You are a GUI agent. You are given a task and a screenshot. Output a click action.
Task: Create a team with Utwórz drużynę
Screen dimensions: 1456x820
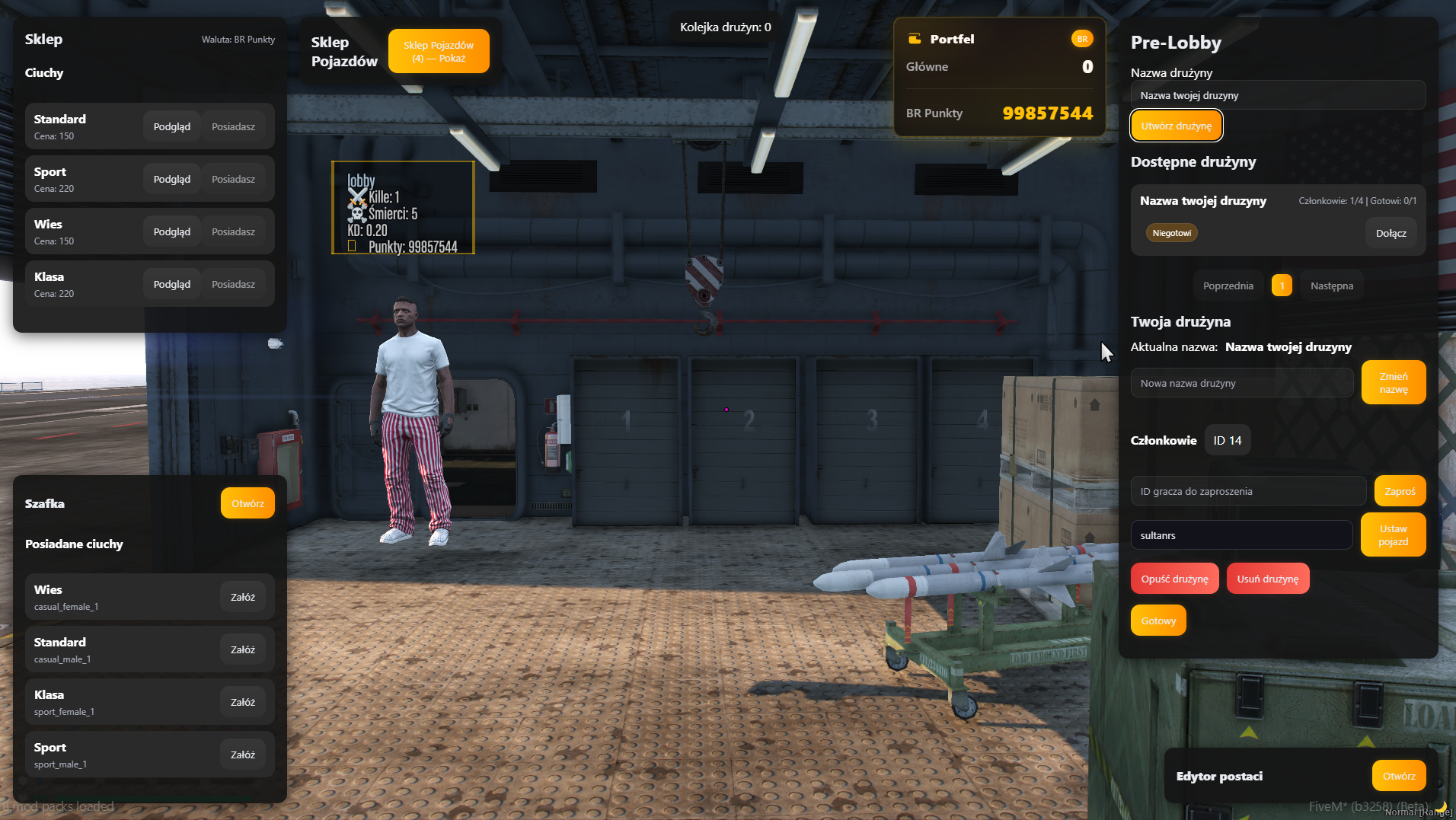point(1176,126)
